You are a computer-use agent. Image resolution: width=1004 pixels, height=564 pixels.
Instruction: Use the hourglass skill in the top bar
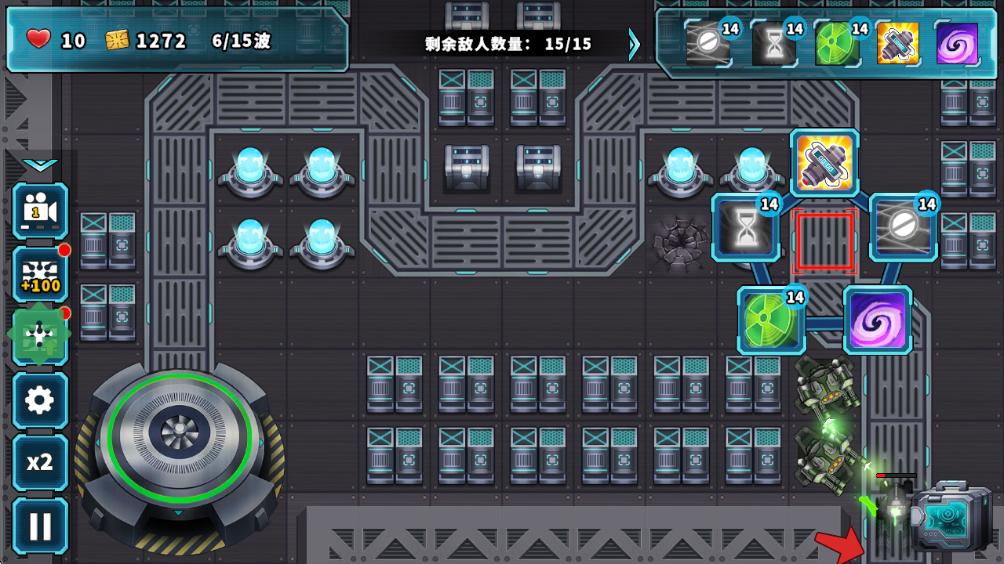[773, 44]
